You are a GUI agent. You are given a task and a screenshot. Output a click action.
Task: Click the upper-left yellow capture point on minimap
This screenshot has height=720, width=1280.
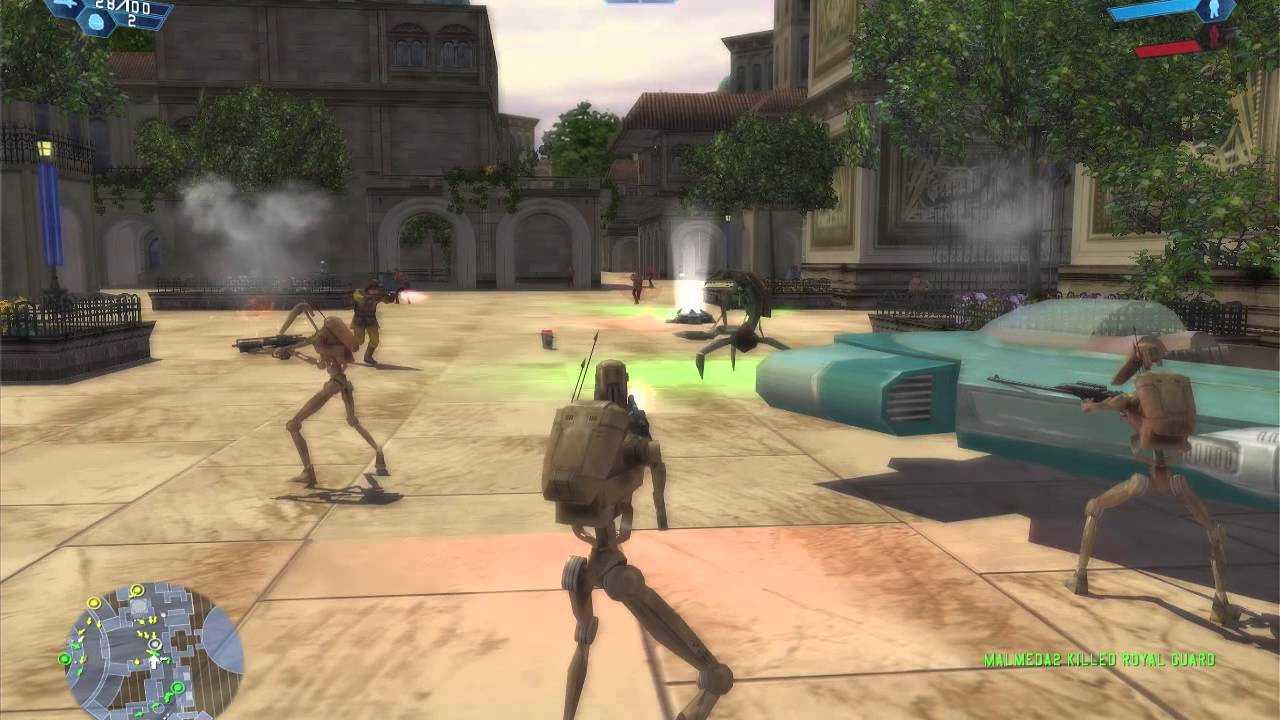point(93,603)
